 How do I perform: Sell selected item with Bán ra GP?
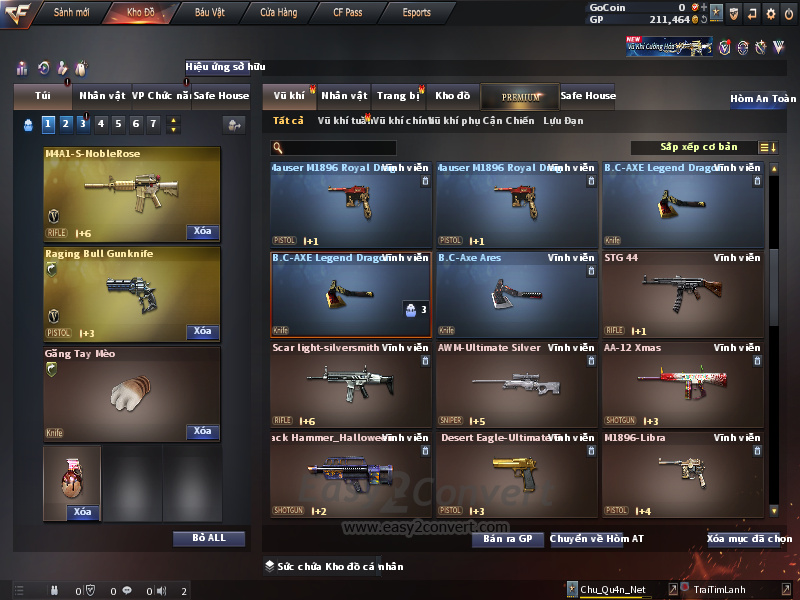507,539
